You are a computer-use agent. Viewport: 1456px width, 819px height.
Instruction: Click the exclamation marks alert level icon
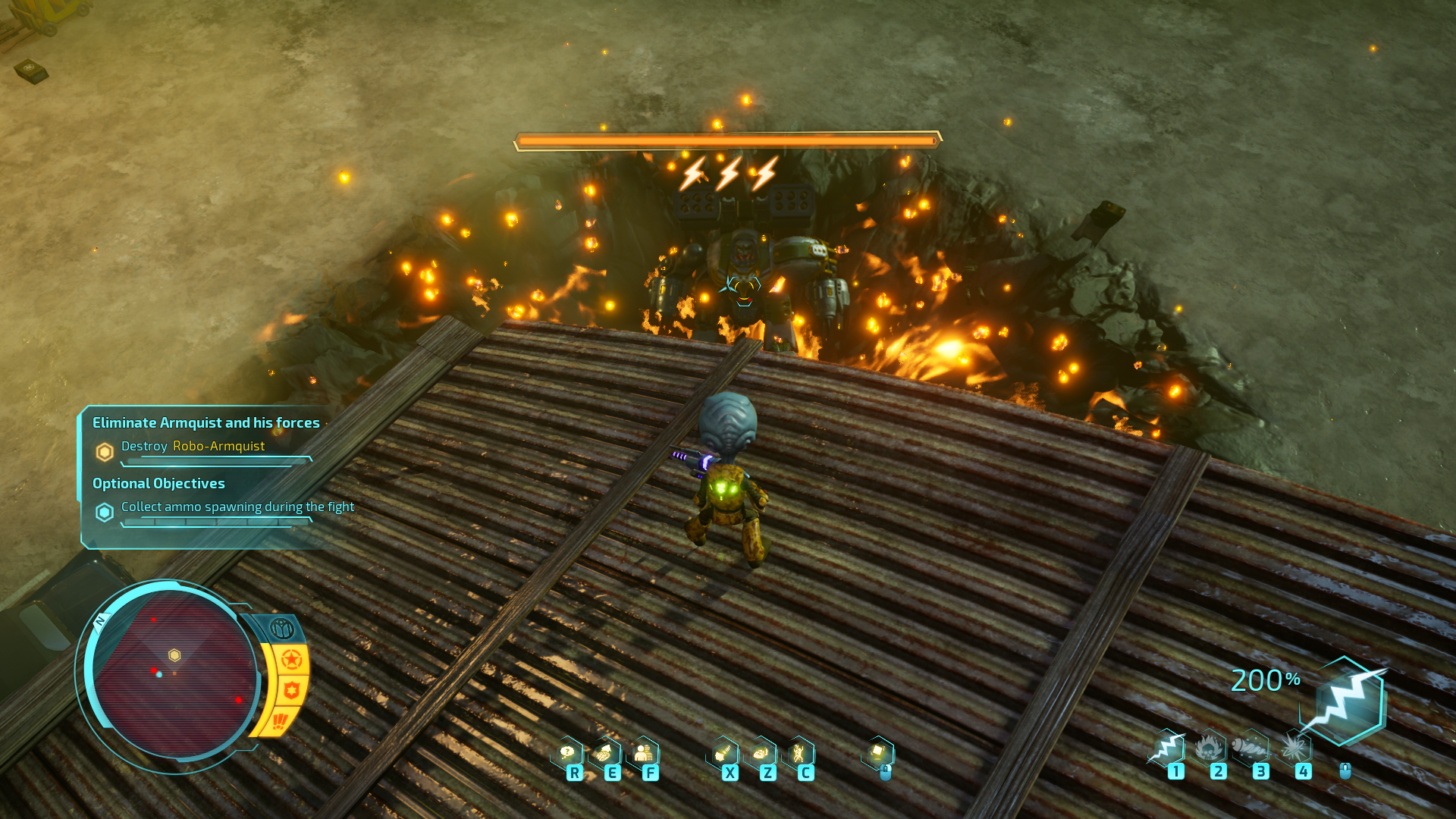coord(280,720)
